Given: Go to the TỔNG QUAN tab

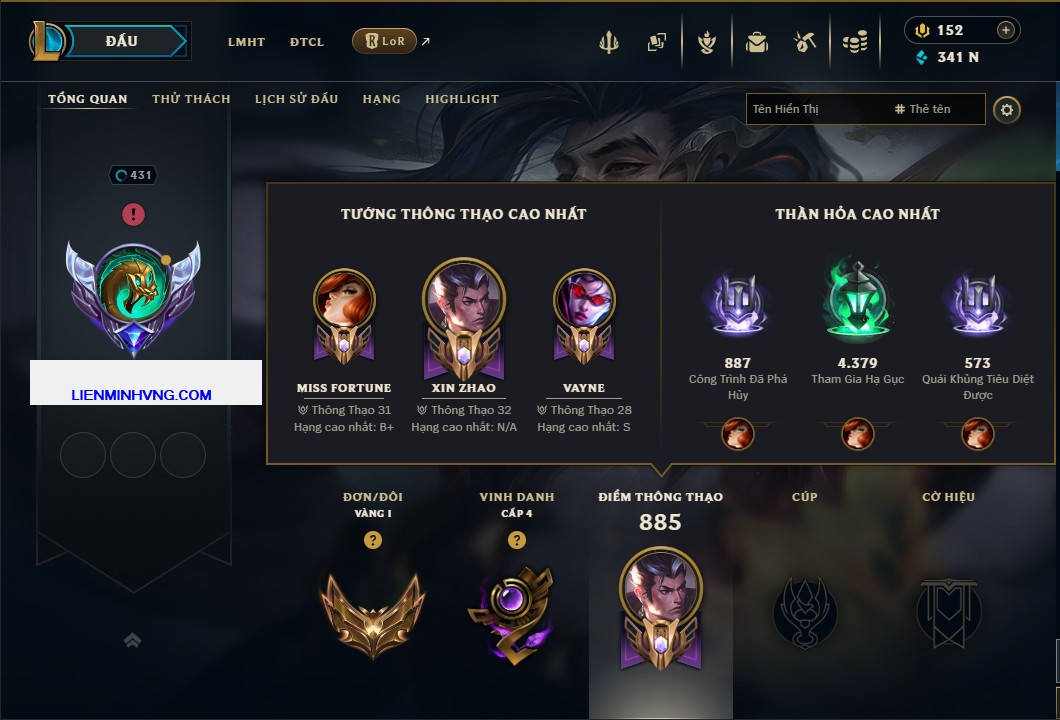Looking at the screenshot, I should [88, 99].
